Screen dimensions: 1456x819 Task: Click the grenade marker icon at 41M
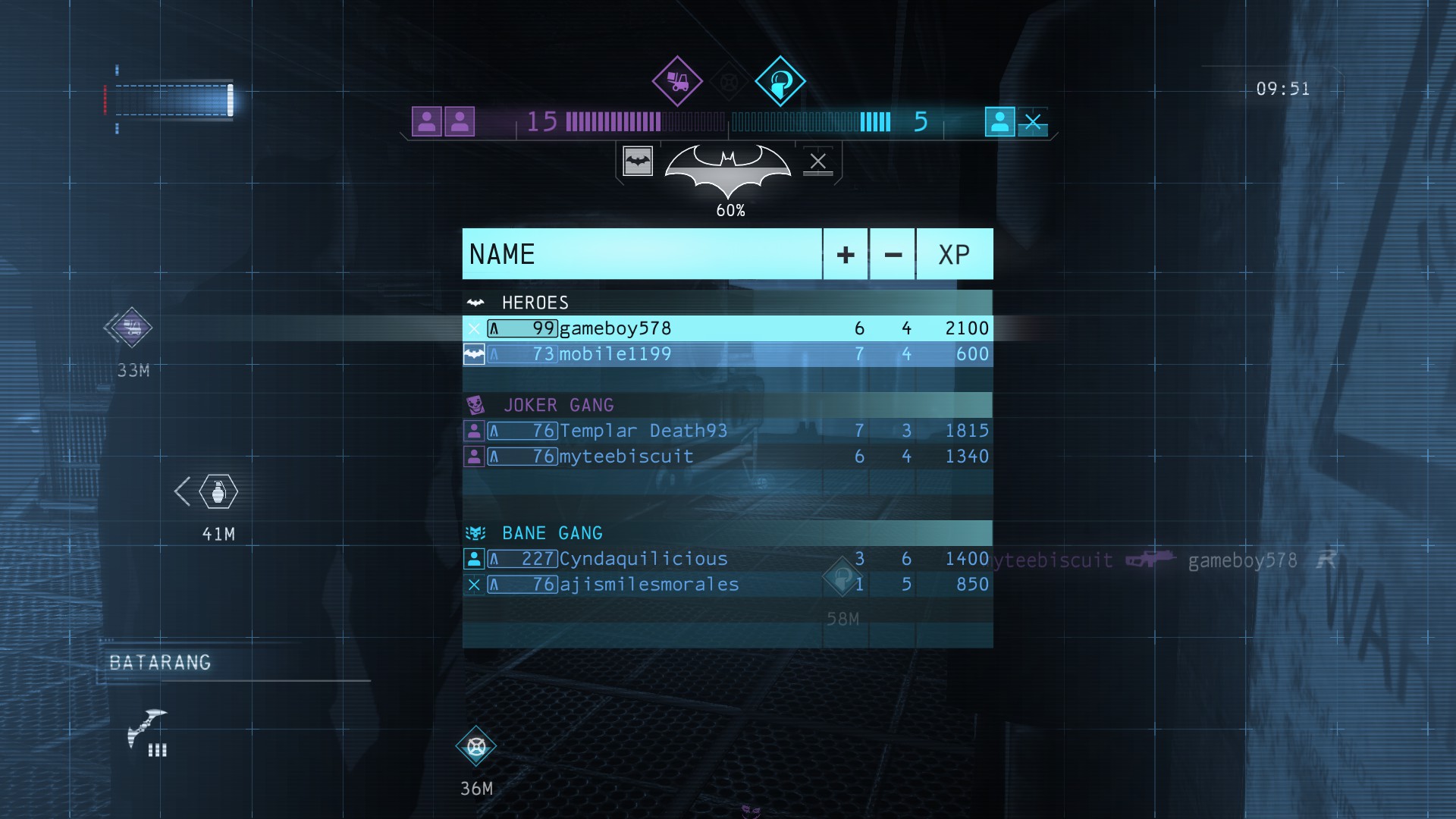click(218, 492)
